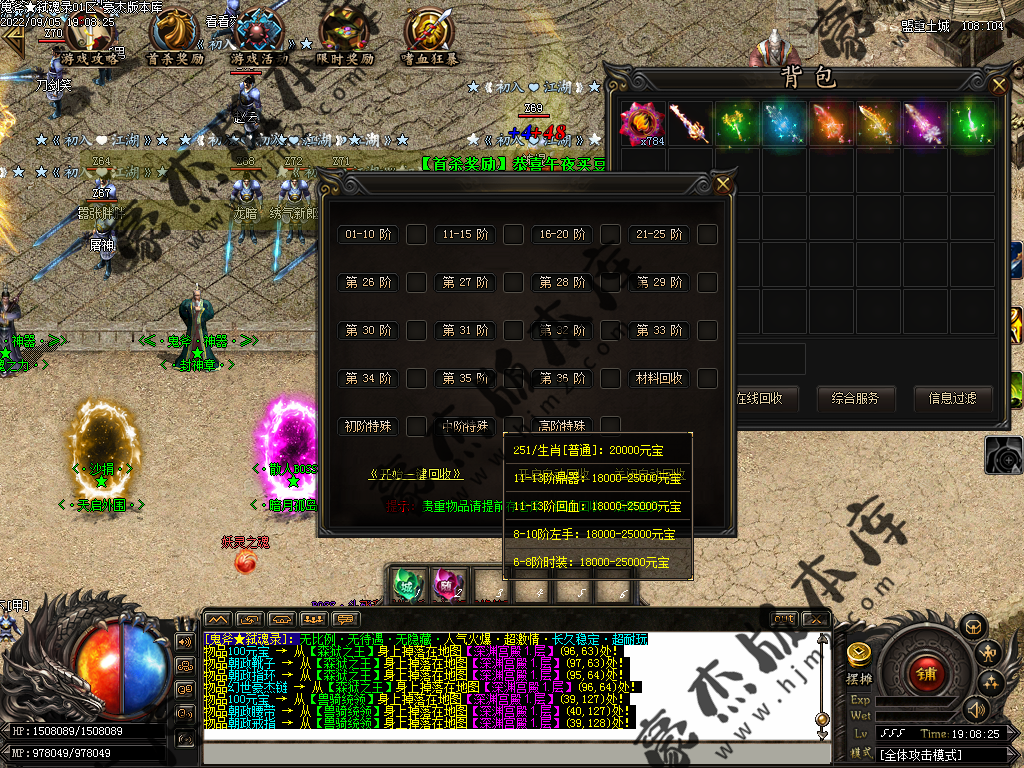The image size is (1024, 768).
Task: Open the 摆摊 stall vendor button
Action: [859, 661]
